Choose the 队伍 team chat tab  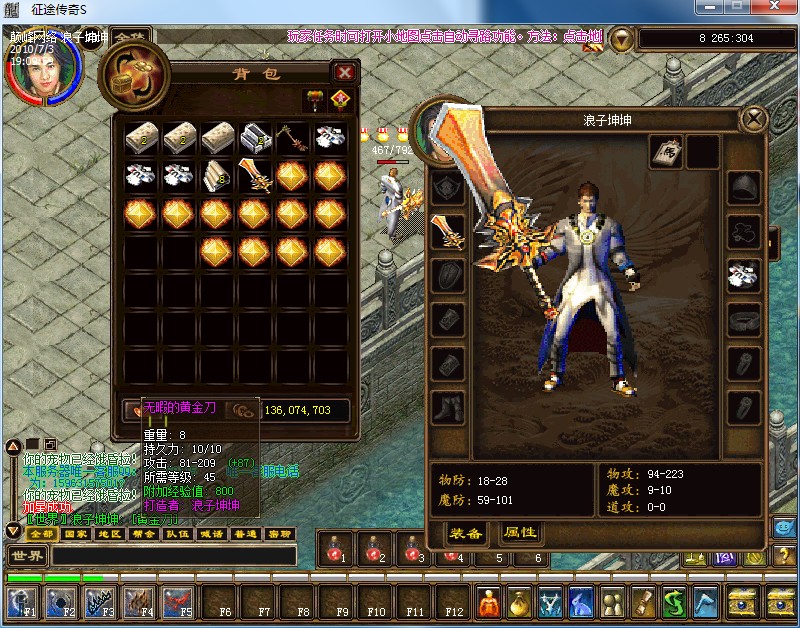click(176, 534)
